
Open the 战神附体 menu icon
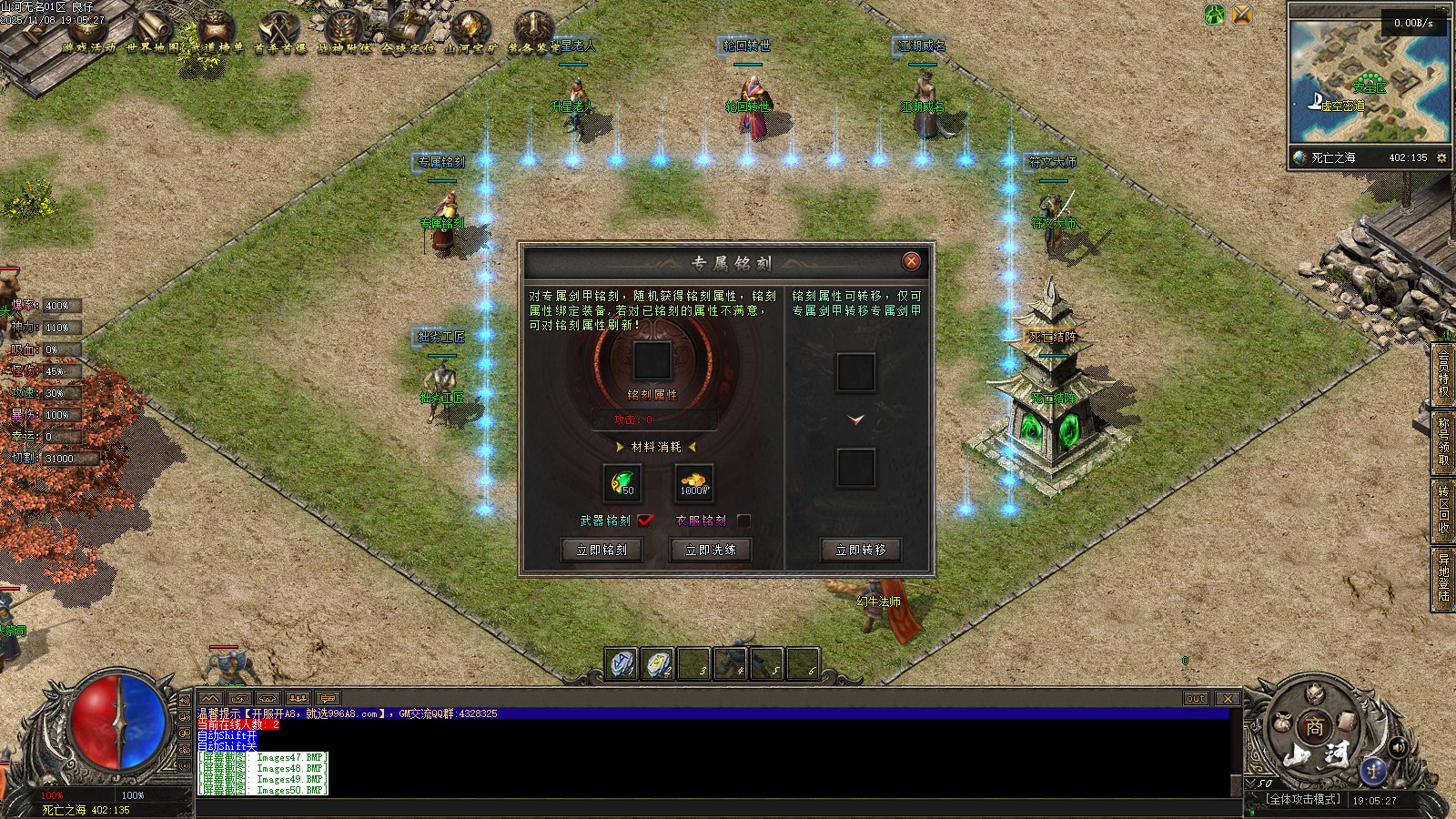pyautogui.click(x=344, y=31)
